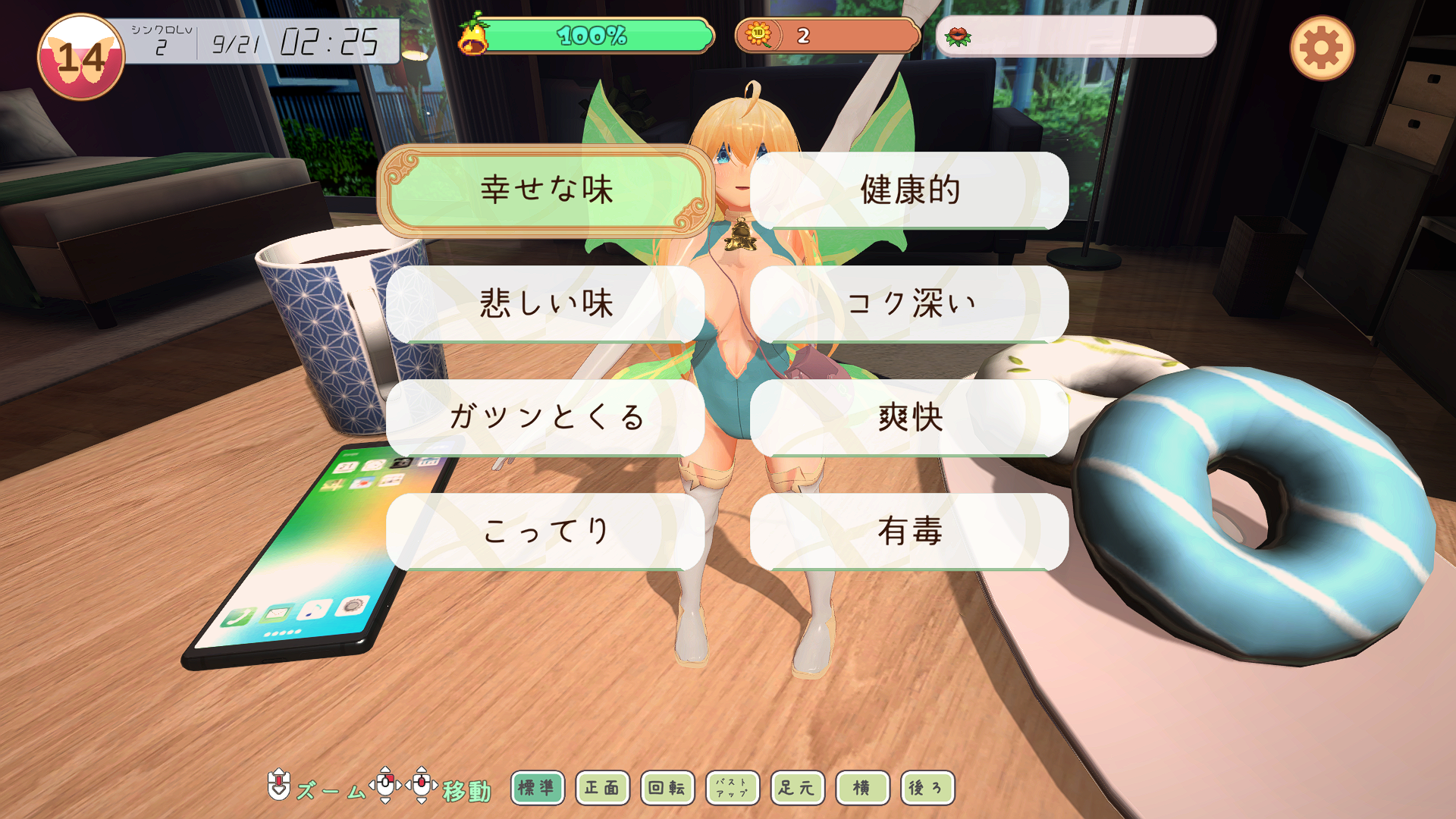Image resolution: width=1456 pixels, height=819 pixels.
Task: Change camera to 横 side view
Action: click(x=862, y=788)
